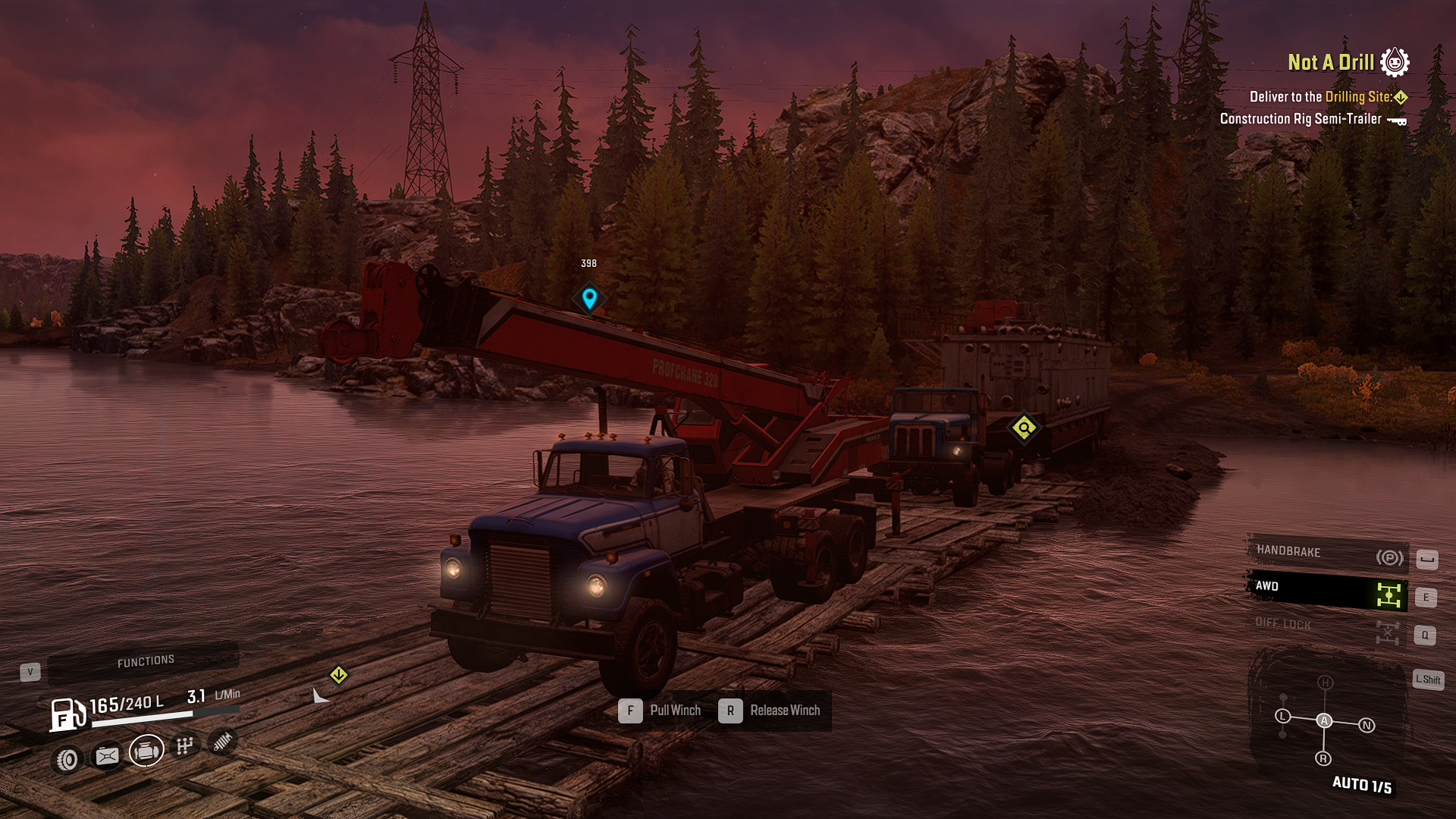Click the yellow drilling site compass marker
The image size is (1456, 819).
coord(339,674)
